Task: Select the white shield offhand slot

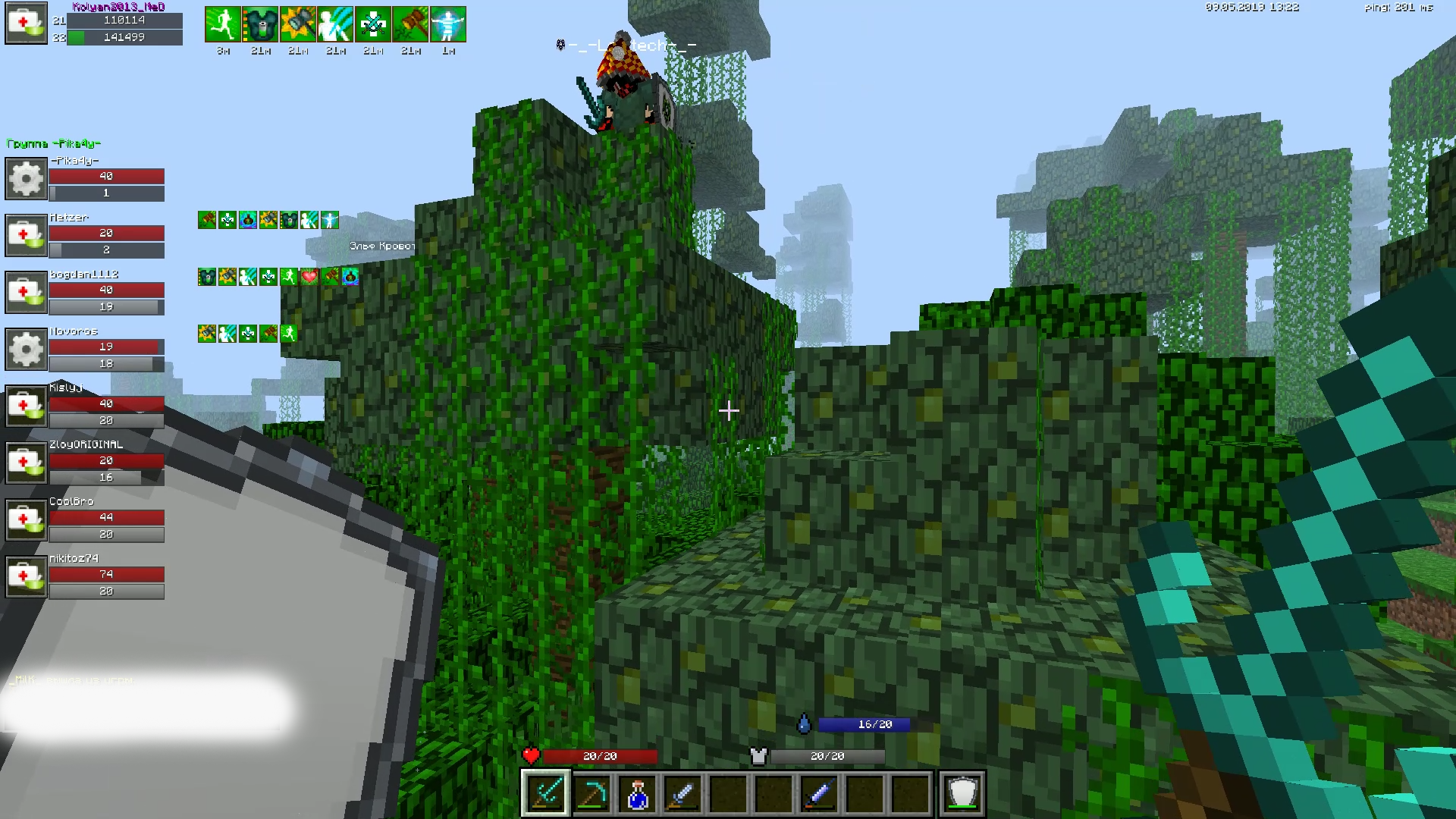Action: tap(962, 793)
